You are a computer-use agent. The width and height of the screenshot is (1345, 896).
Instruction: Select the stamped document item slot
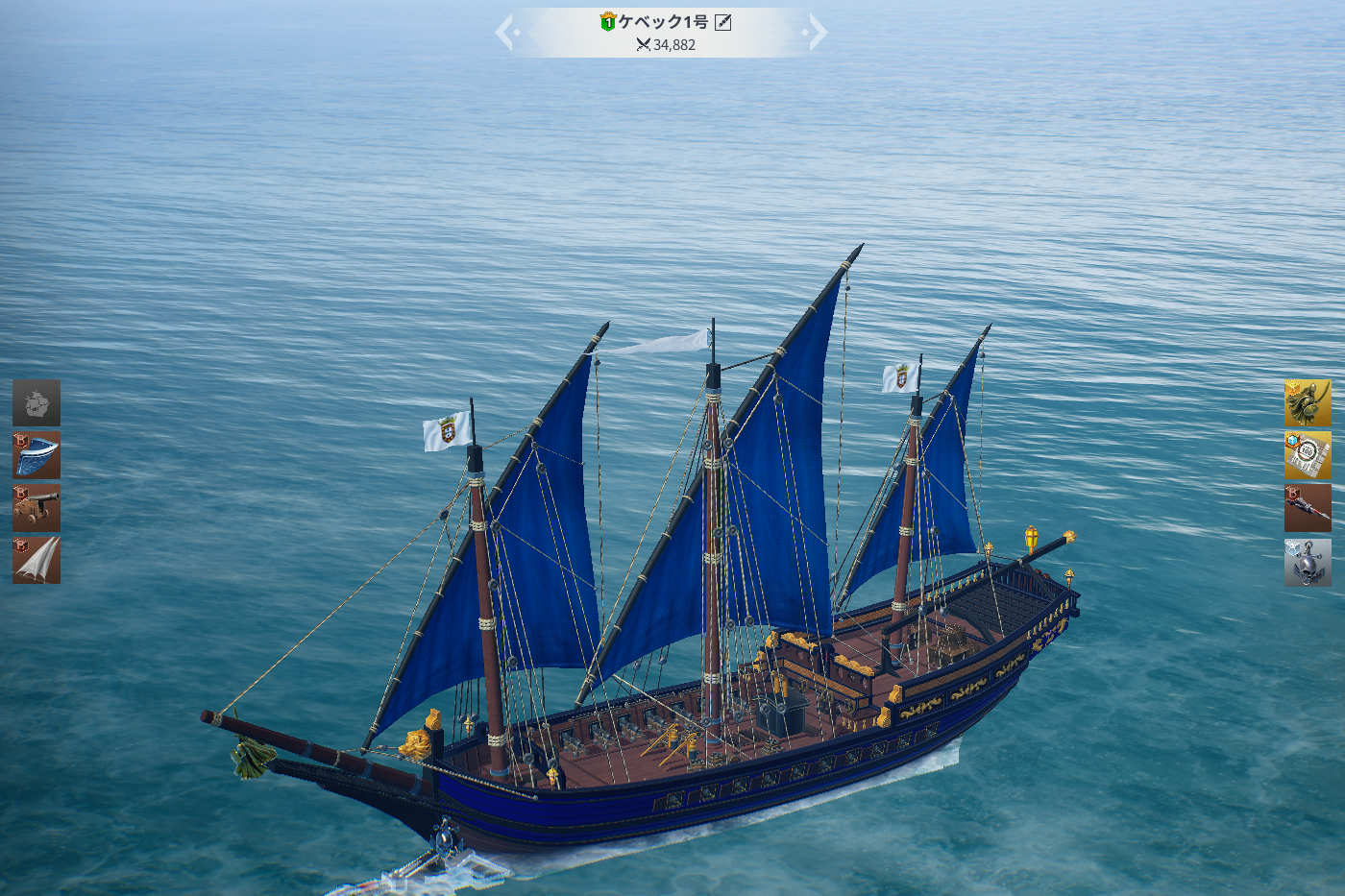(x=1308, y=455)
